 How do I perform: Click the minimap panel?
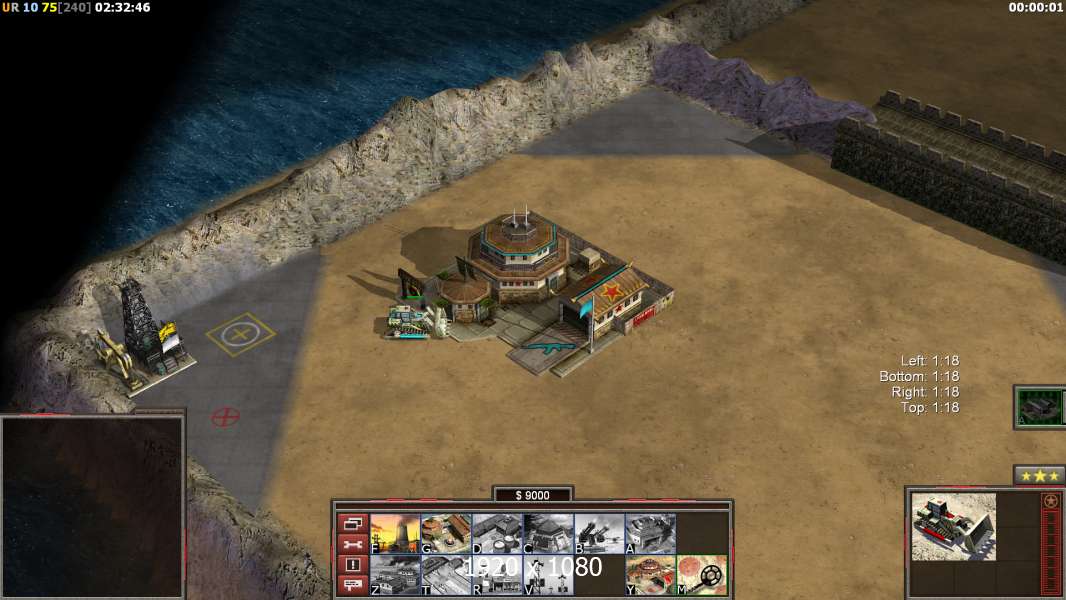click(92, 507)
